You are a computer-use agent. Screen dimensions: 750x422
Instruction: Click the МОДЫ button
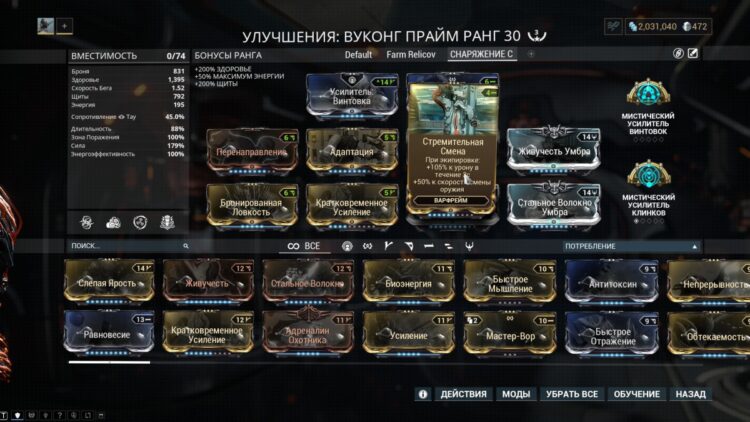[516, 394]
